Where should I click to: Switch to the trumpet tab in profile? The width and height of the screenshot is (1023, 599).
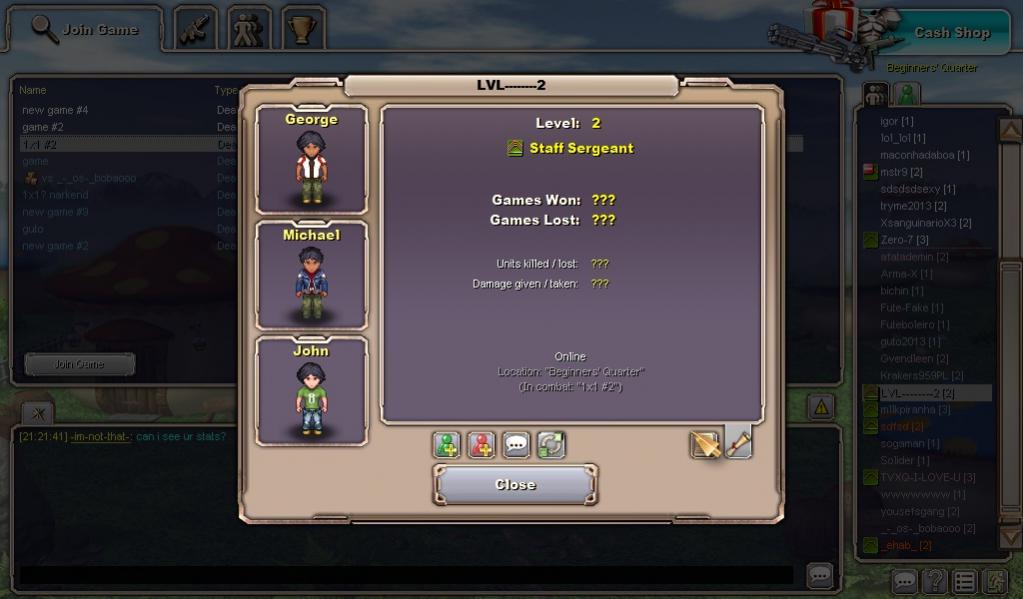(738, 442)
